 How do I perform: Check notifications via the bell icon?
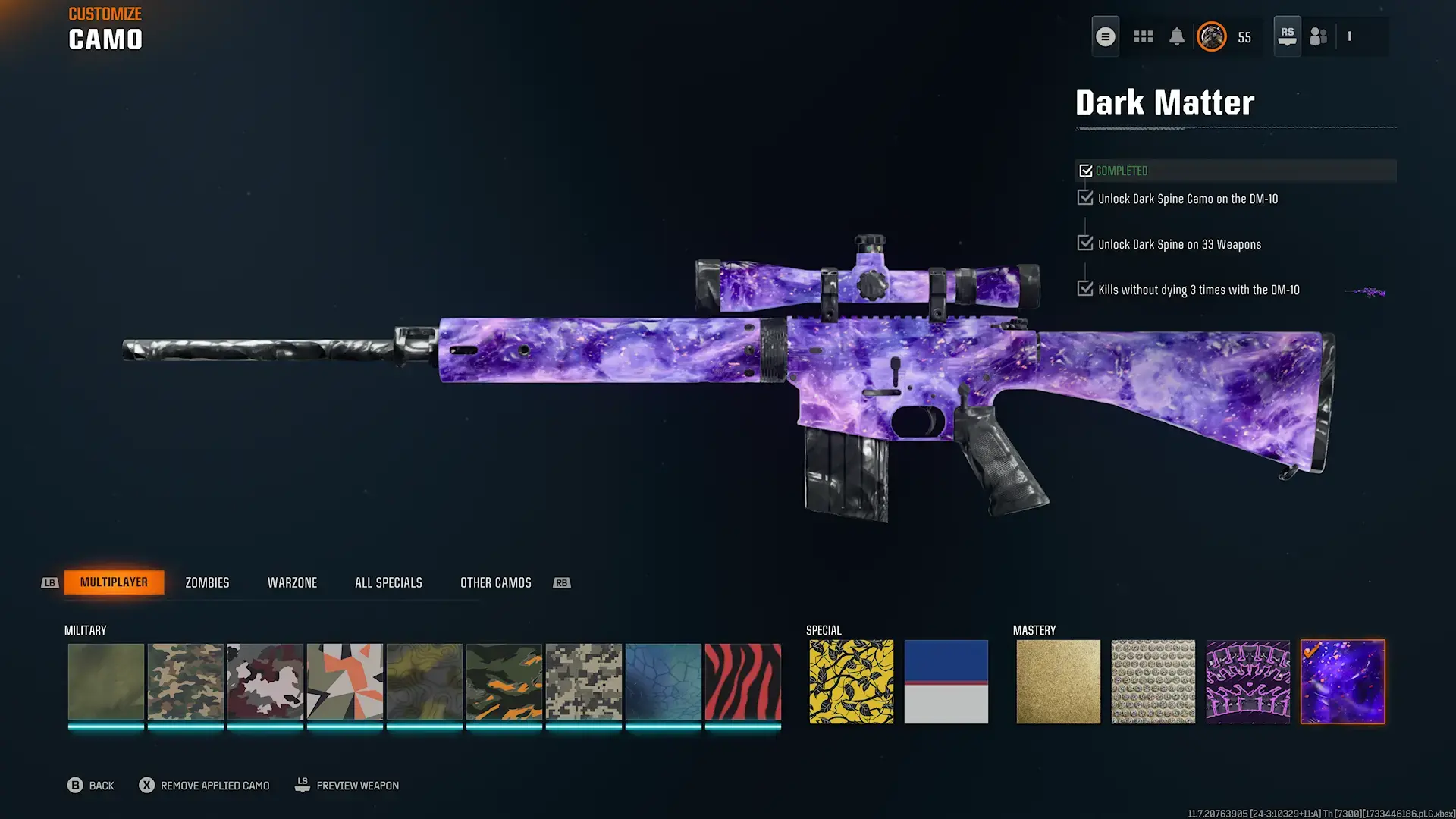1178,36
